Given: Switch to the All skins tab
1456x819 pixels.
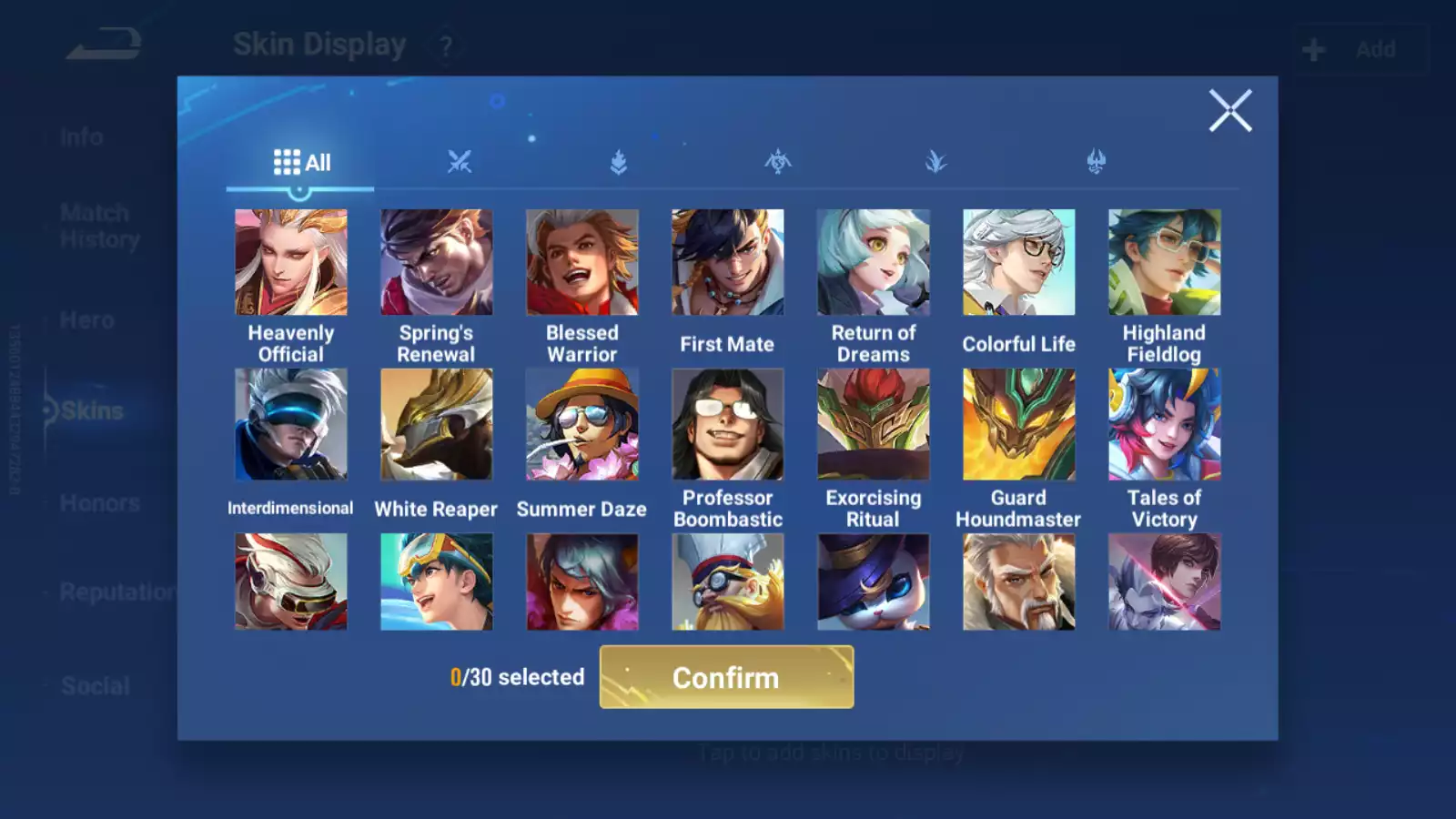Looking at the screenshot, I should pyautogui.click(x=301, y=163).
